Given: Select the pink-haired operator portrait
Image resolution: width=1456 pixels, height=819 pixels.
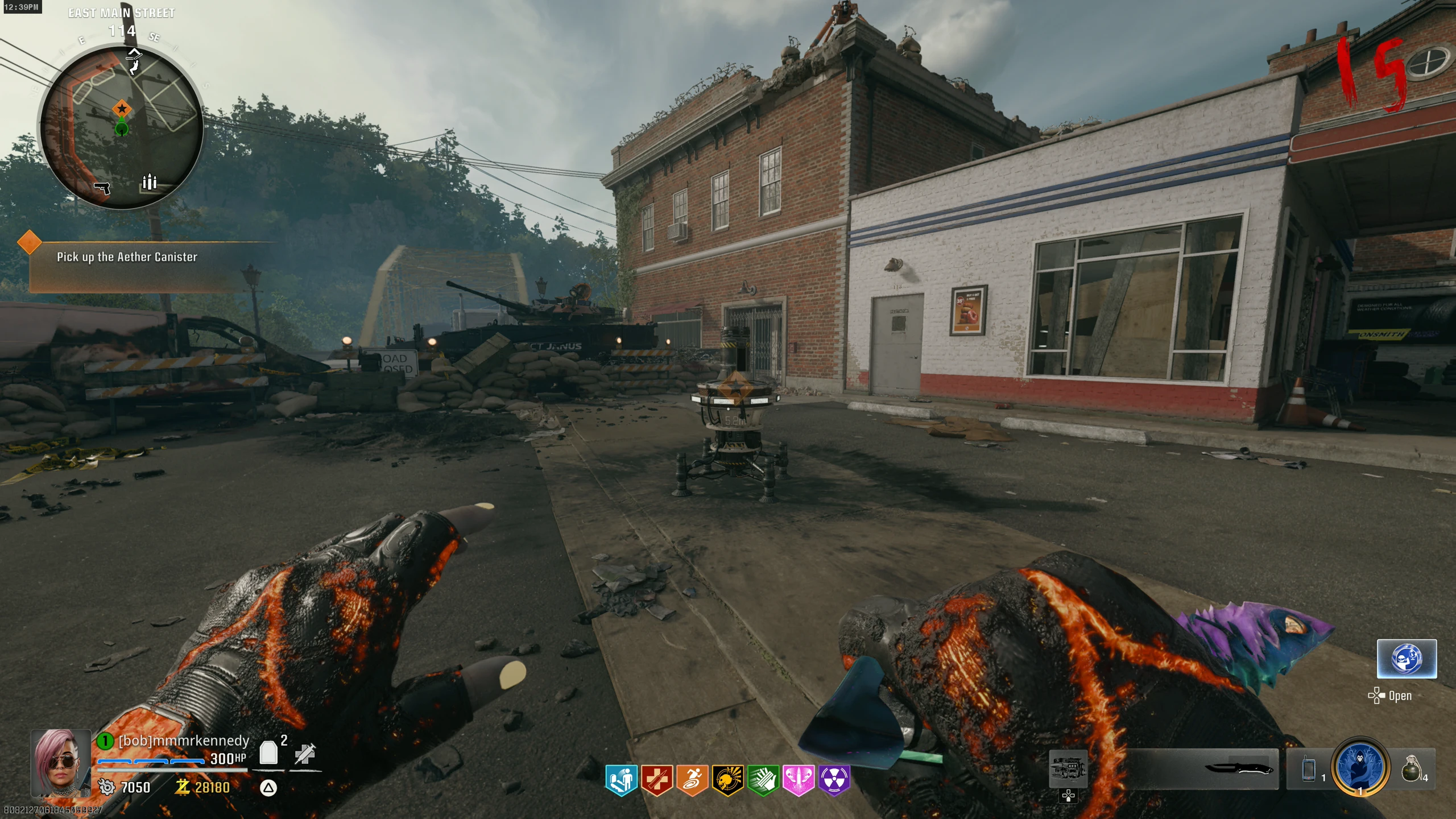Looking at the screenshot, I should (60, 763).
